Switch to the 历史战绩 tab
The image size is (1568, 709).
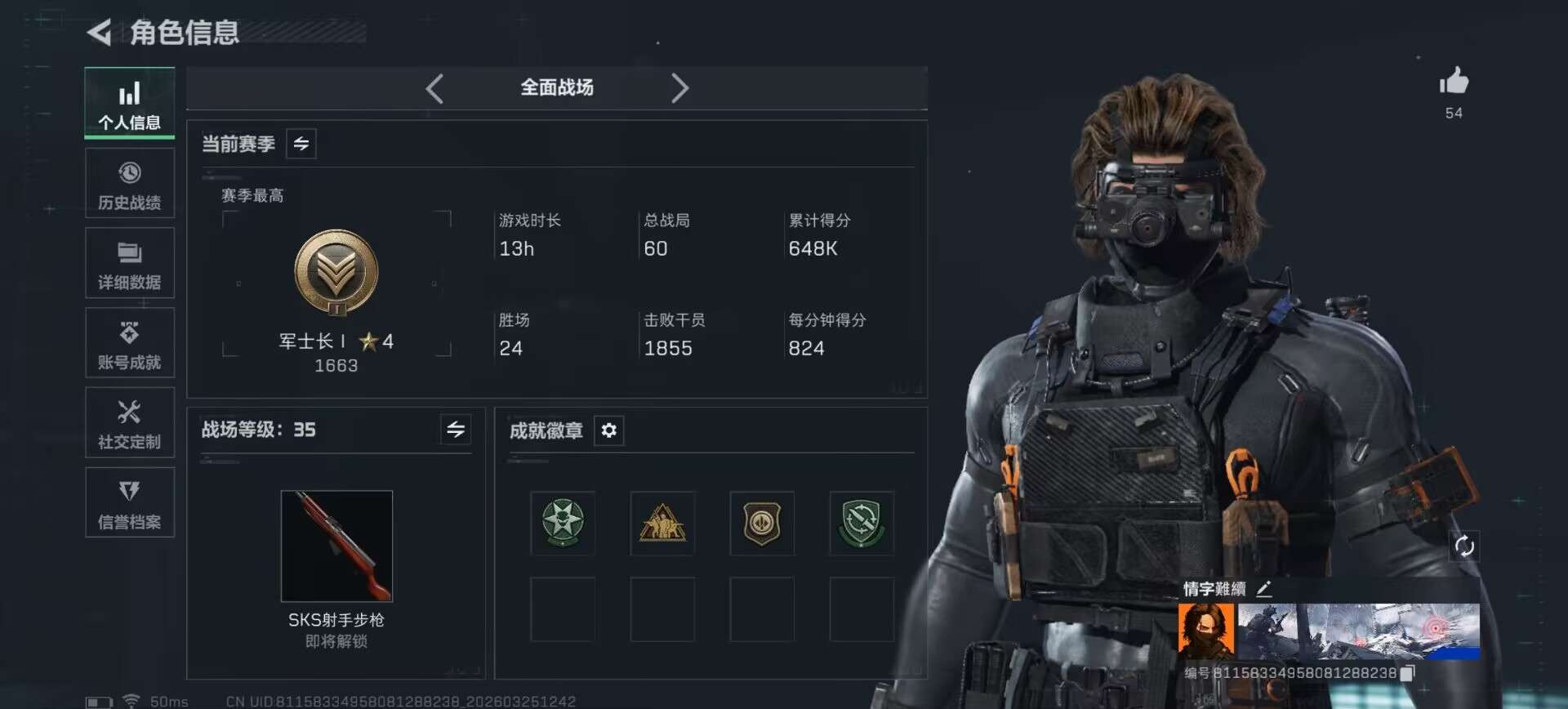tap(130, 183)
